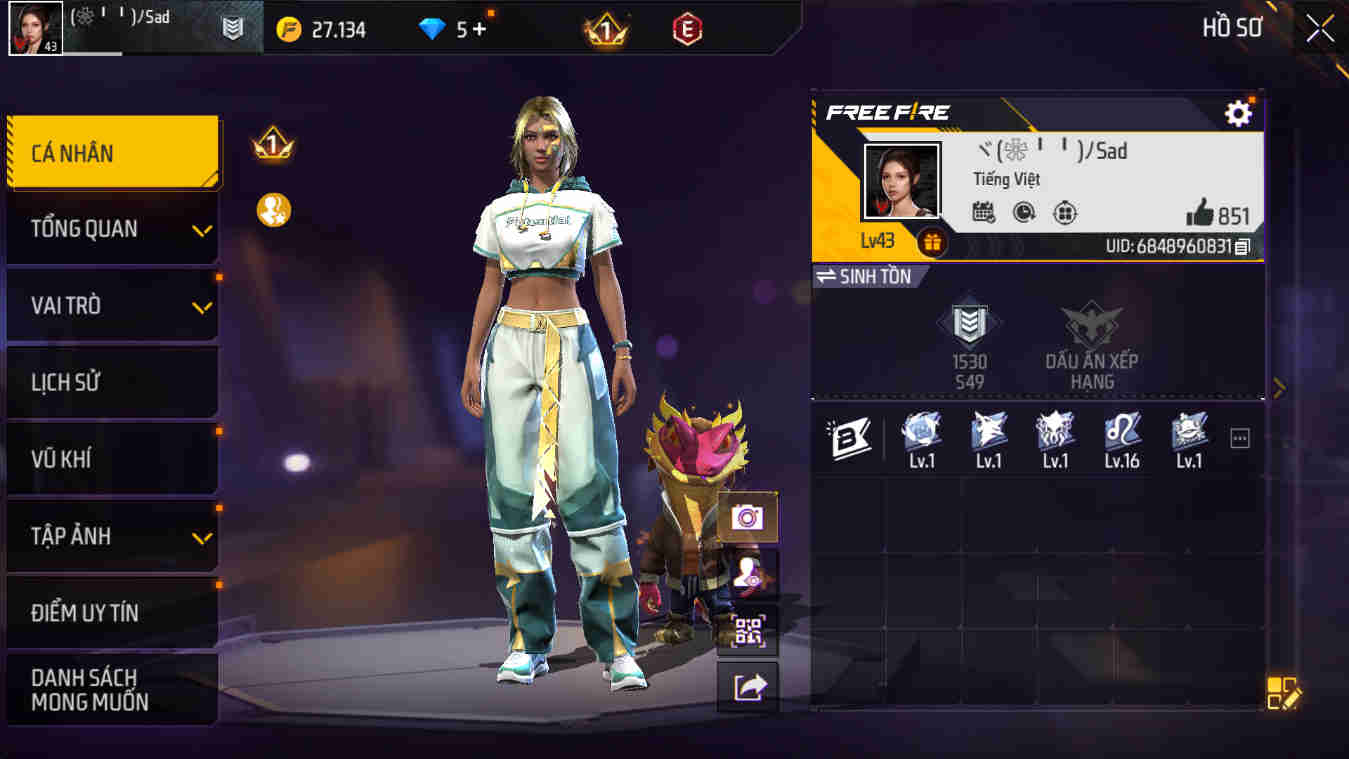Viewport: 1349px width, 759px height.
Task: Expand the TỔNG QUAN section
Action: point(112,228)
